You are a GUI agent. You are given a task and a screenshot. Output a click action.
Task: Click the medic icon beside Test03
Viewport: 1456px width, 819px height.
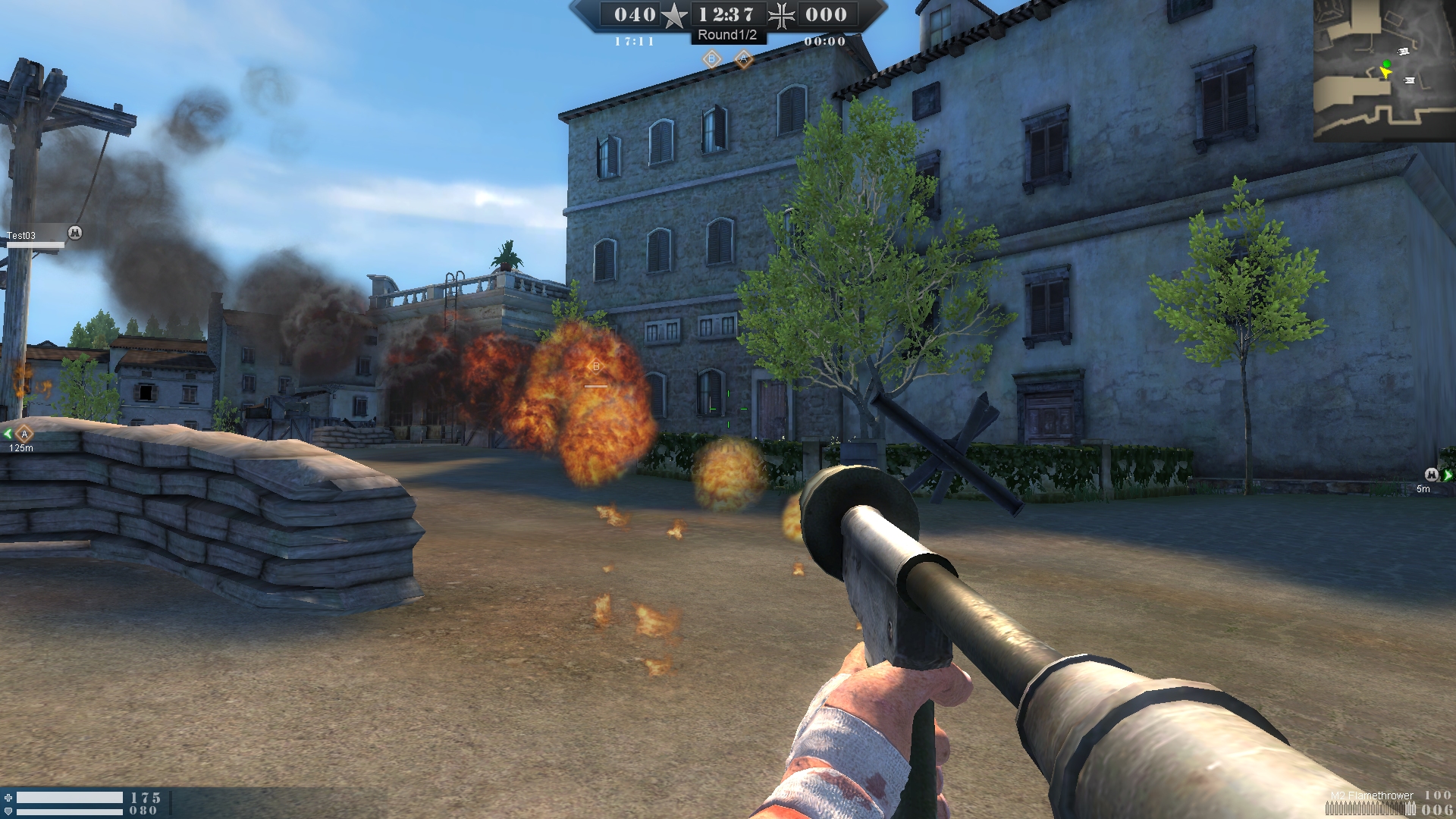pos(74,233)
